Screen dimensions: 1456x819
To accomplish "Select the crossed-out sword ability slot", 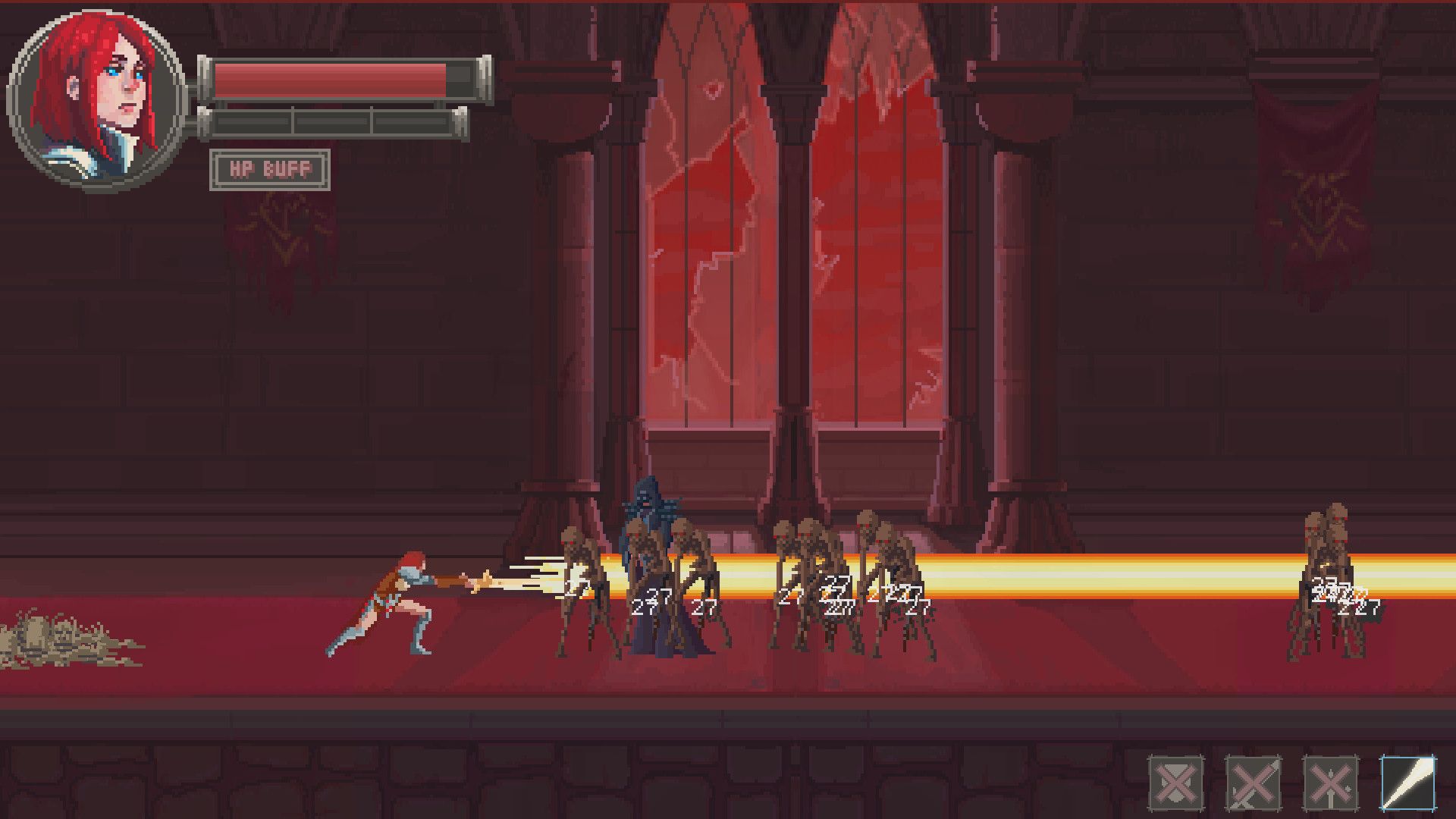I will [1253, 783].
